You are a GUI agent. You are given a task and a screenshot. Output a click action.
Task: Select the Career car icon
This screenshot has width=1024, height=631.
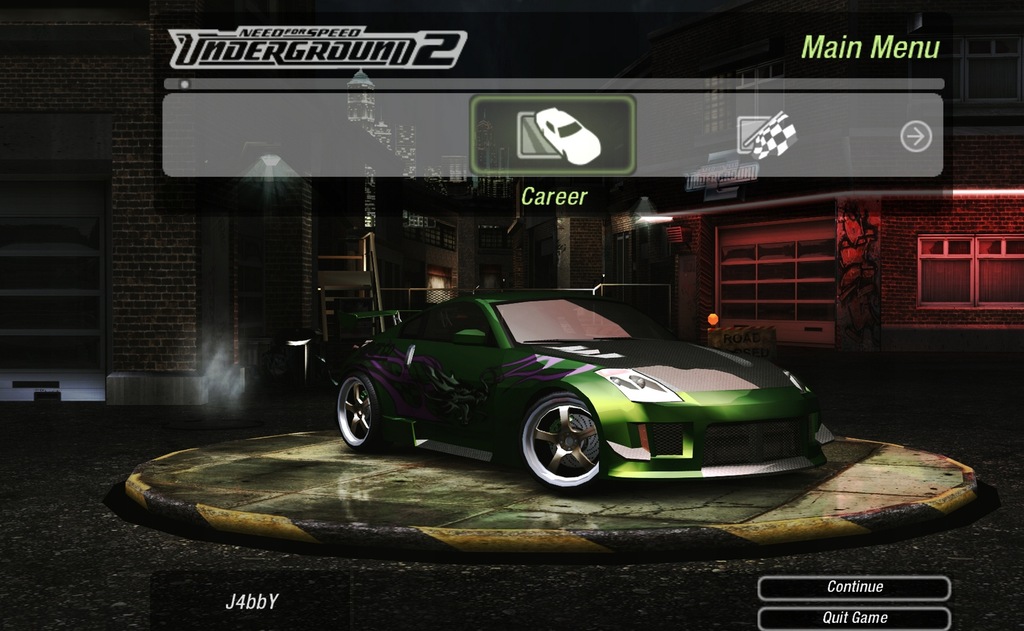tap(553, 135)
